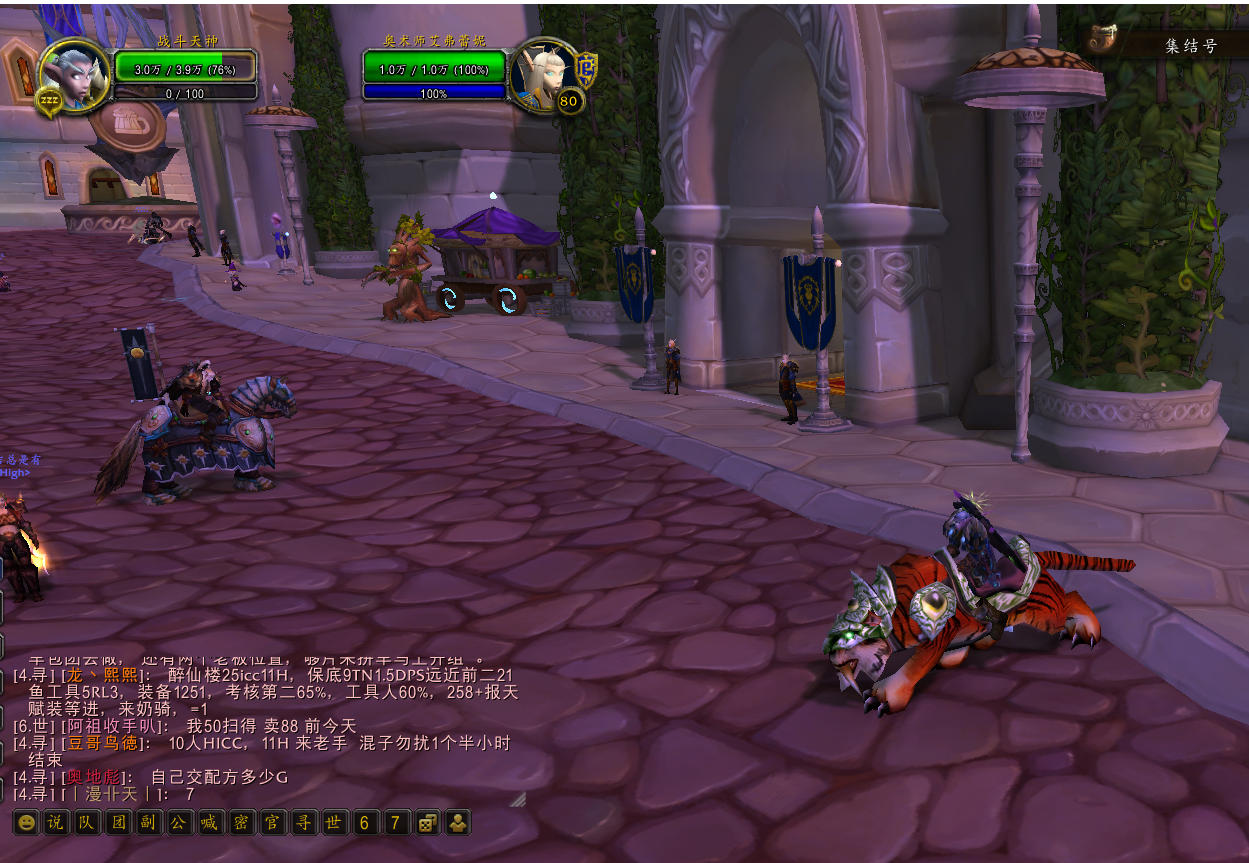This screenshot has width=1249, height=863.
Task: Choose the 寻 looking-for-group channel button
Action: 302,823
